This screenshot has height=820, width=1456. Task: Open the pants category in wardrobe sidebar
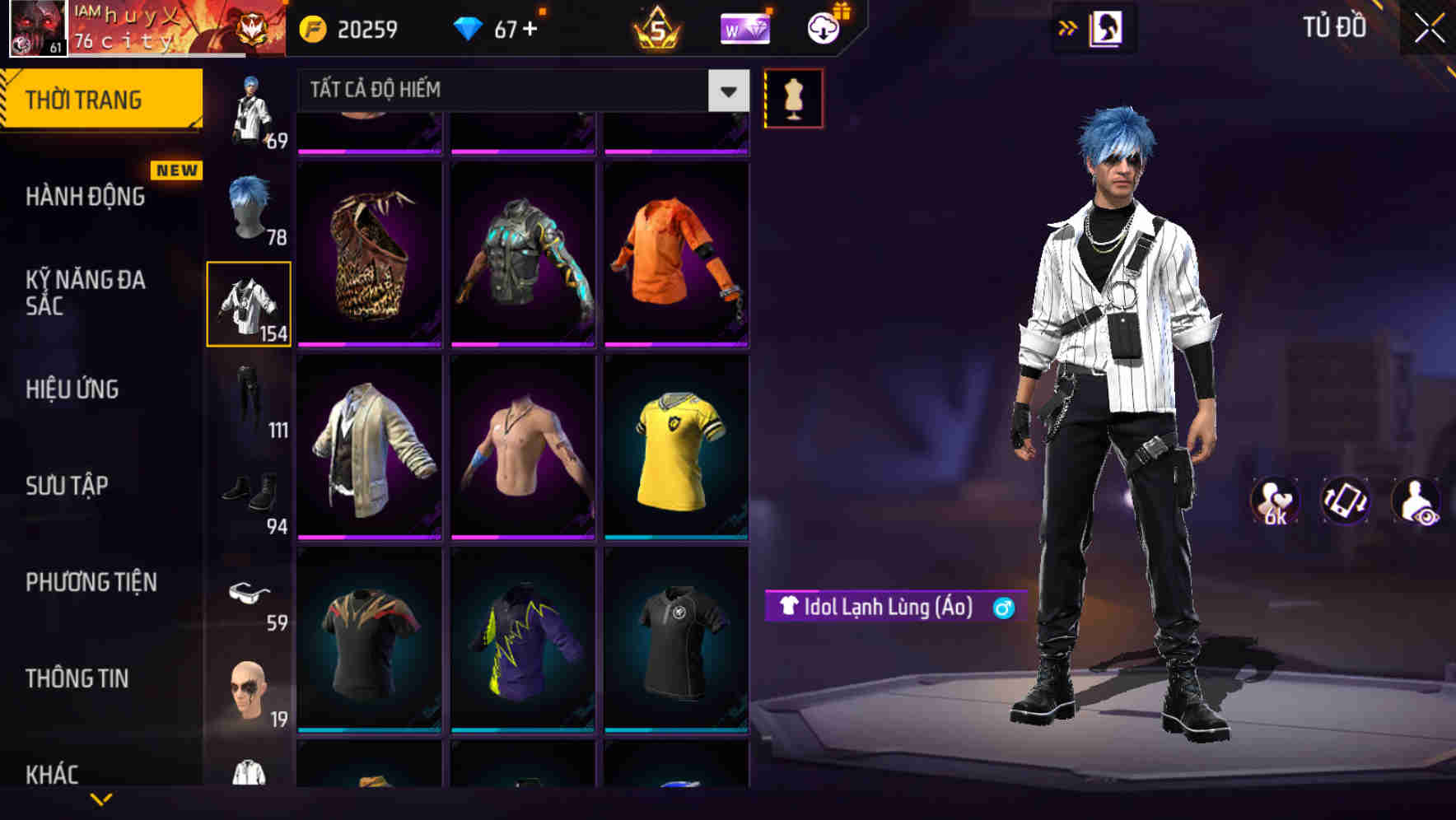249,395
